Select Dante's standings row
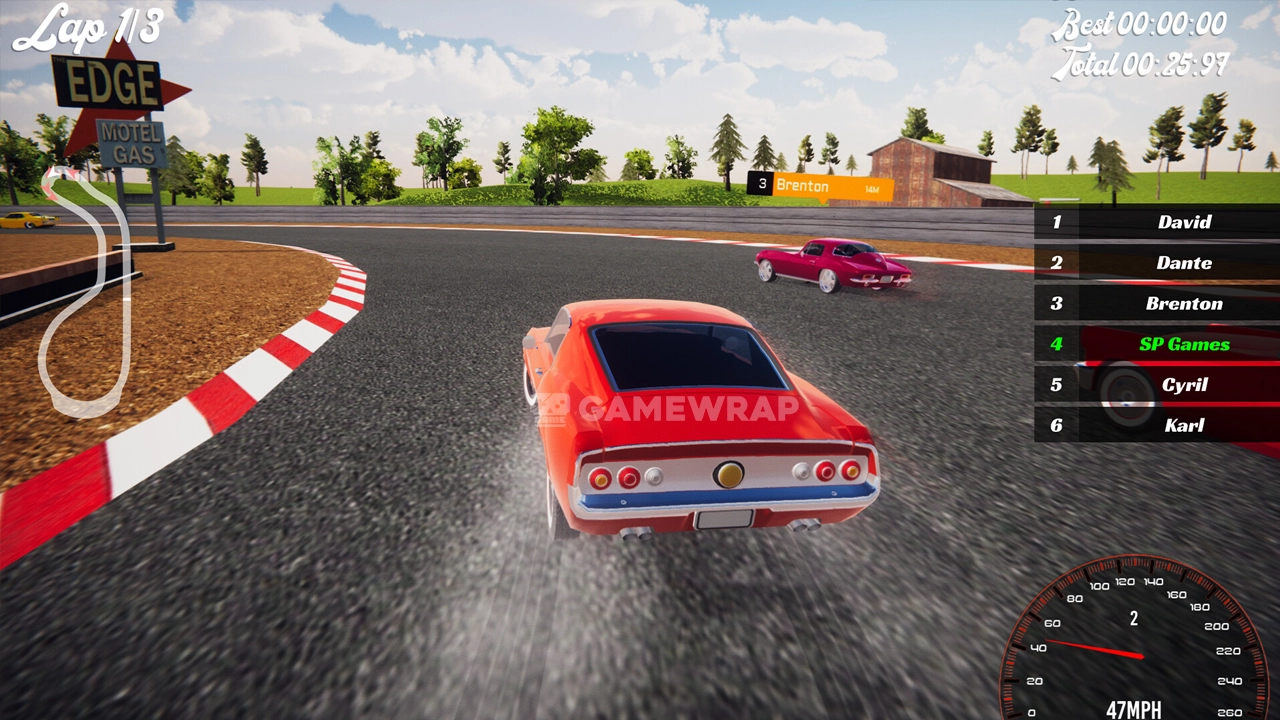Image resolution: width=1280 pixels, height=720 pixels. point(1157,263)
